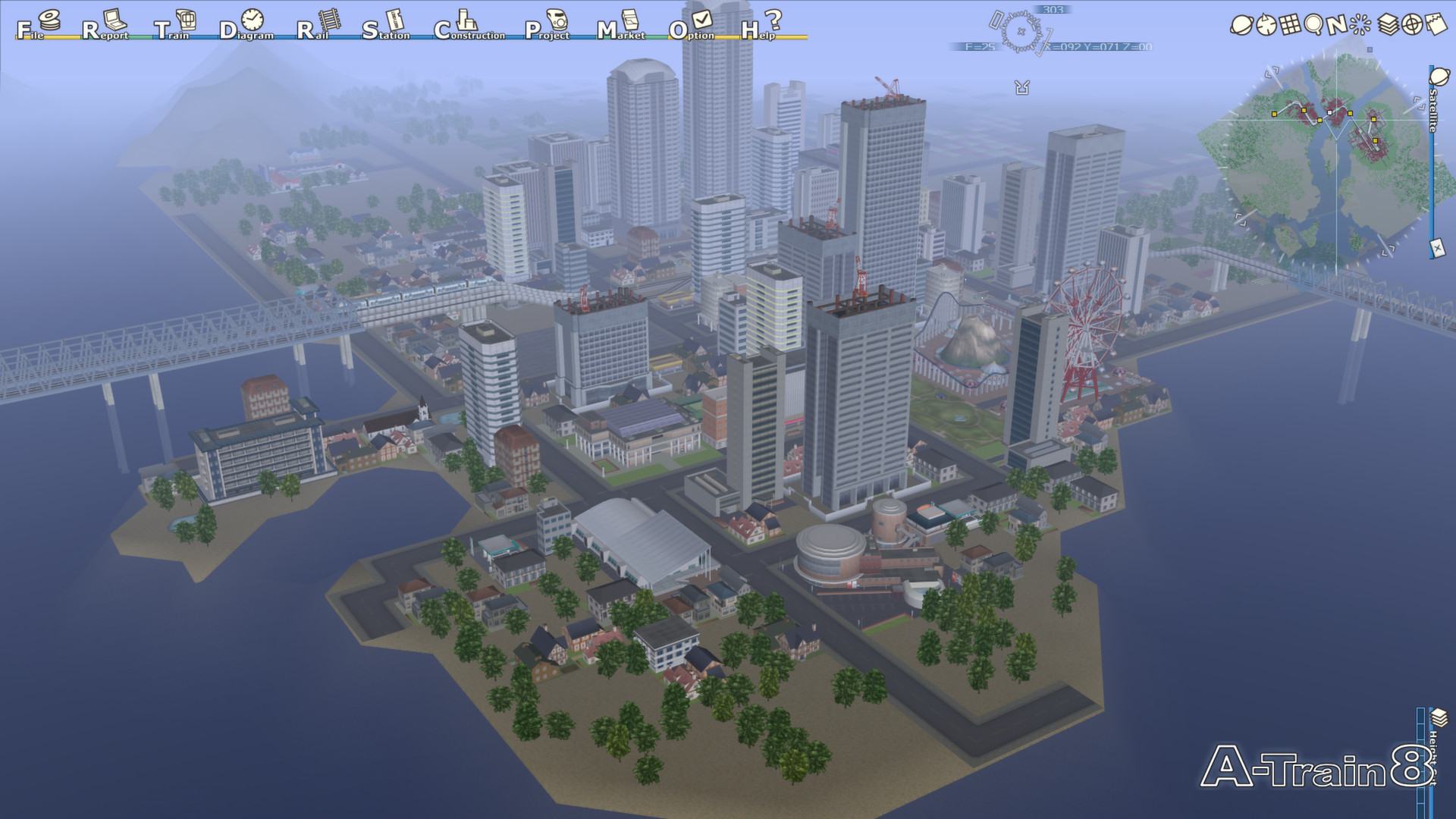Click the planet icon in the top toolbar
The image size is (1456, 819).
(1241, 25)
